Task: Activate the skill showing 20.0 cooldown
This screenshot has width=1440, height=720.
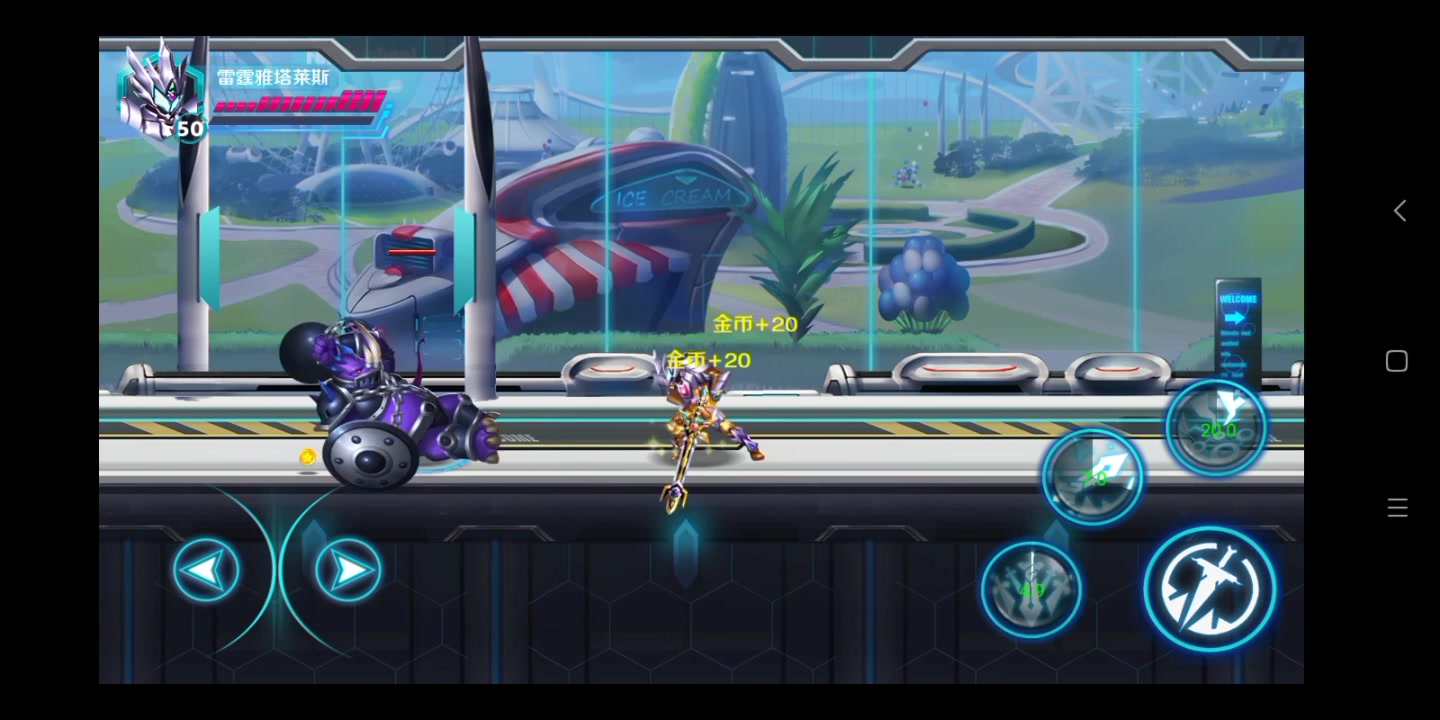Action: [1216, 428]
